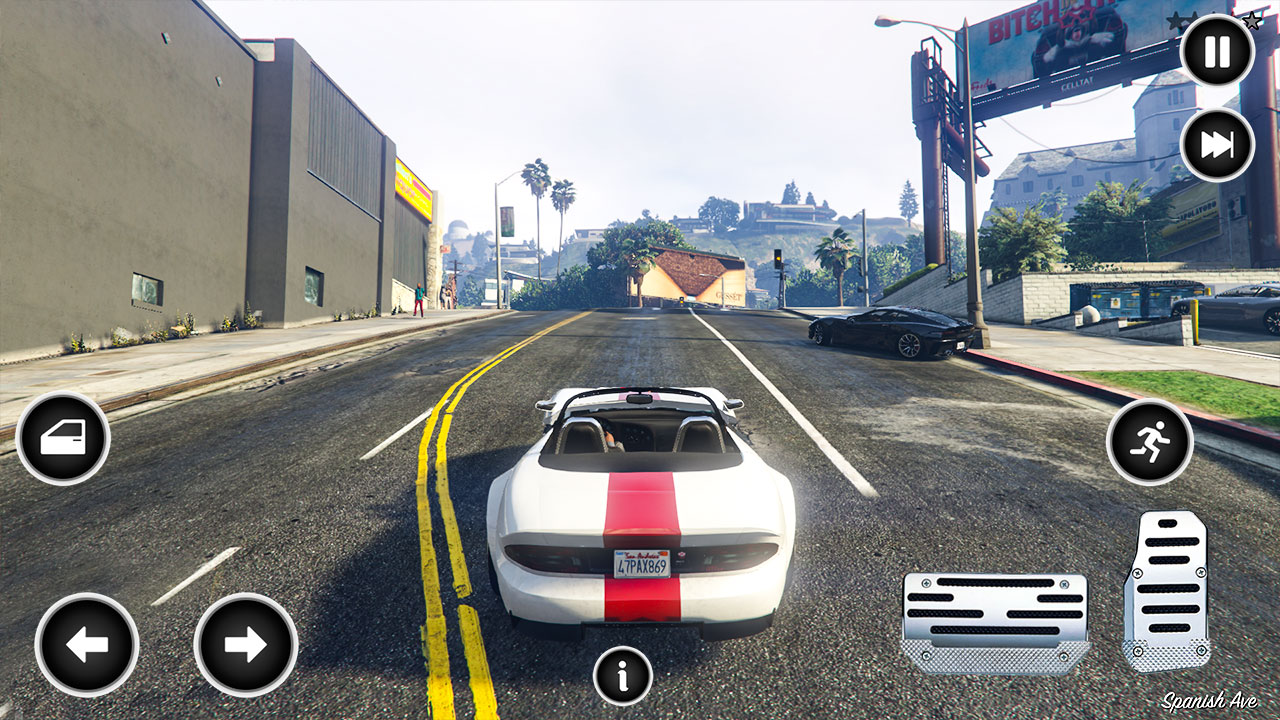Tap the last star beside the pause button

[1252, 20]
